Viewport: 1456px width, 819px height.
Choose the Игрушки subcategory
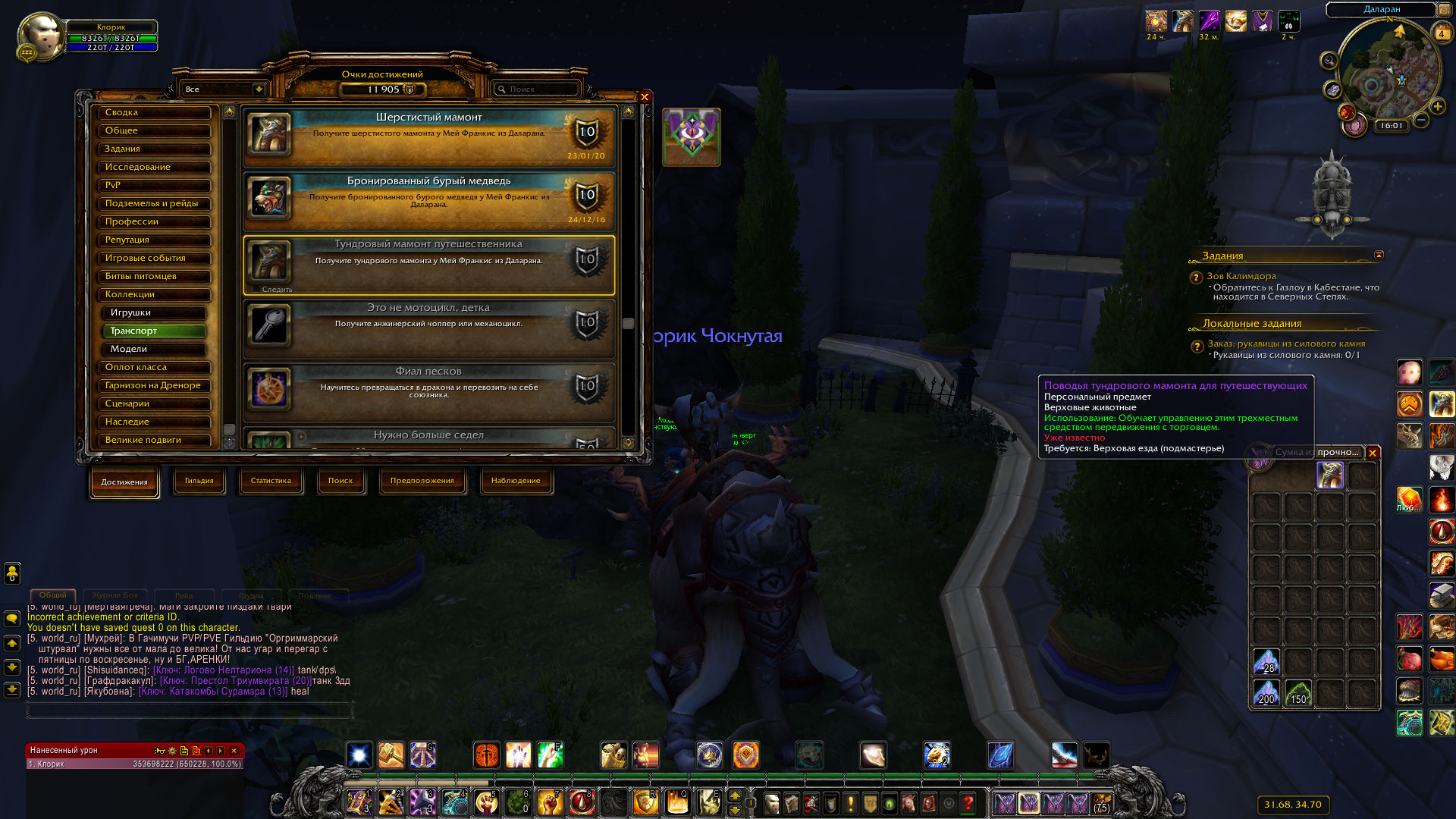[x=154, y=312]
